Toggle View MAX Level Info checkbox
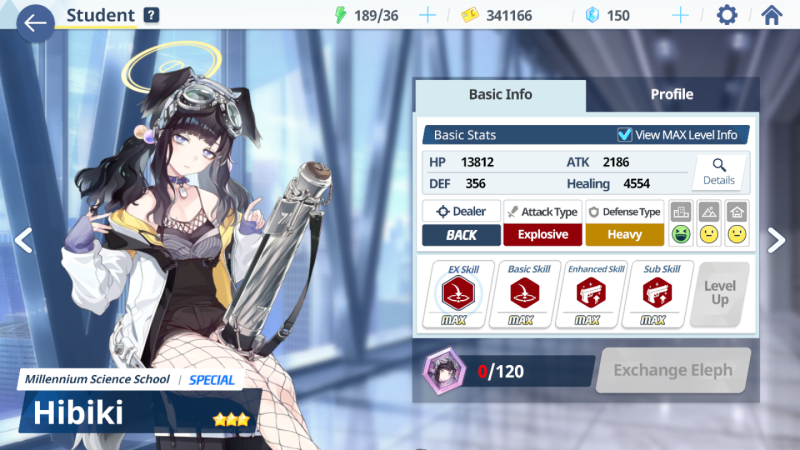Viewport: 800px width, 450px height. point(625,135)
